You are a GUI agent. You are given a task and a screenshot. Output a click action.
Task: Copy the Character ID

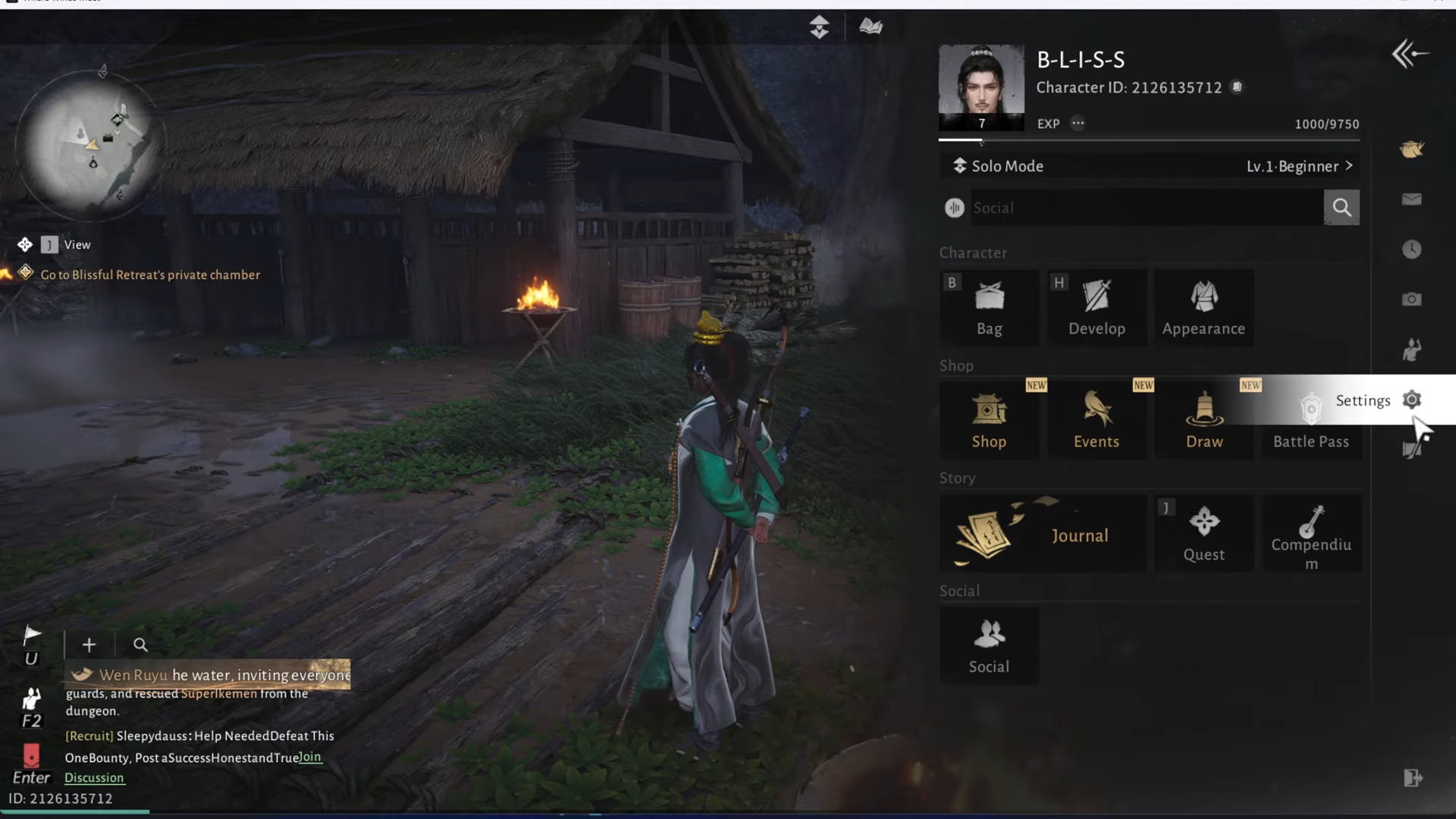tap(1237, 87)
